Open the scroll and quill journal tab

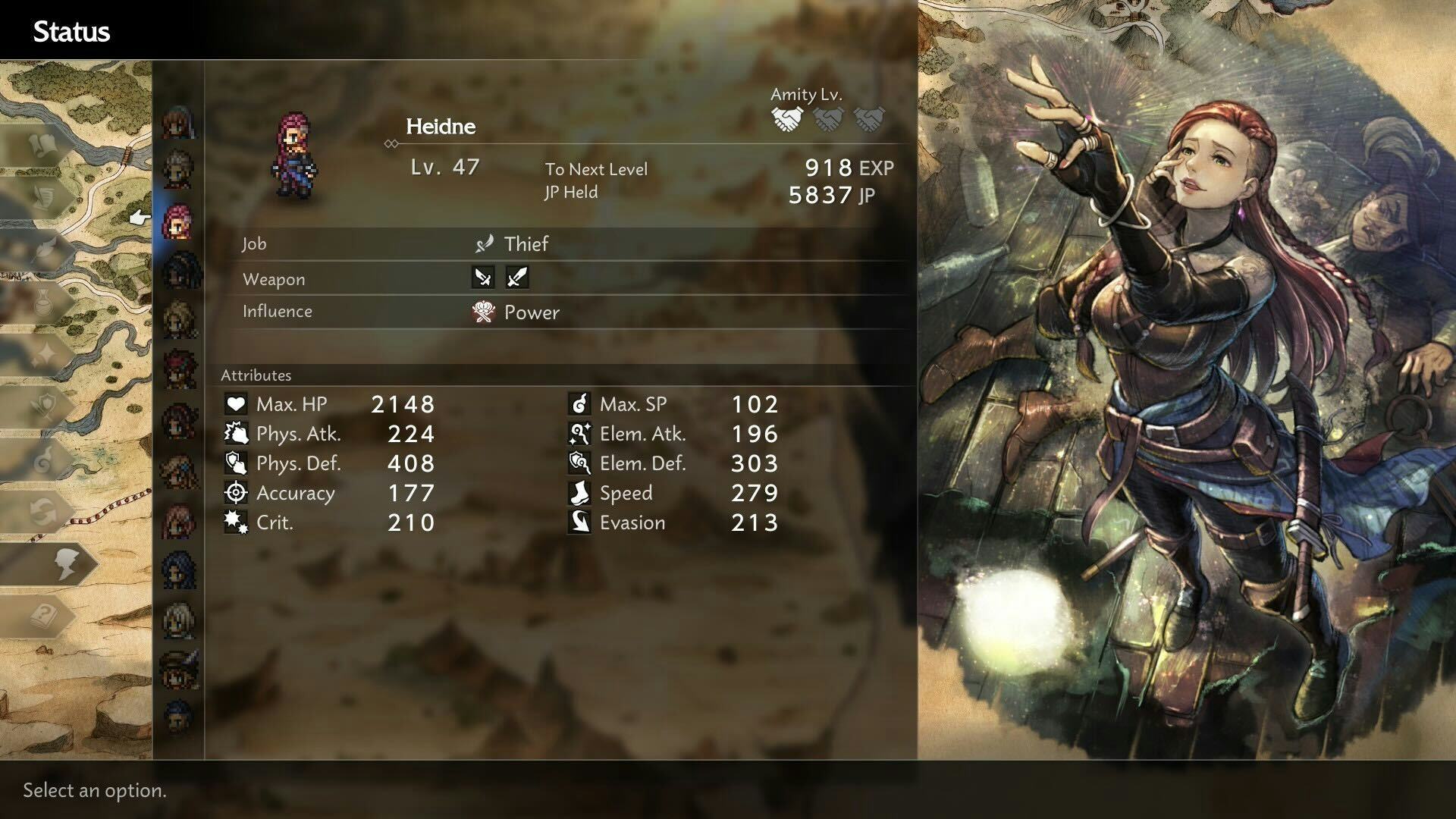coord(44,196)
